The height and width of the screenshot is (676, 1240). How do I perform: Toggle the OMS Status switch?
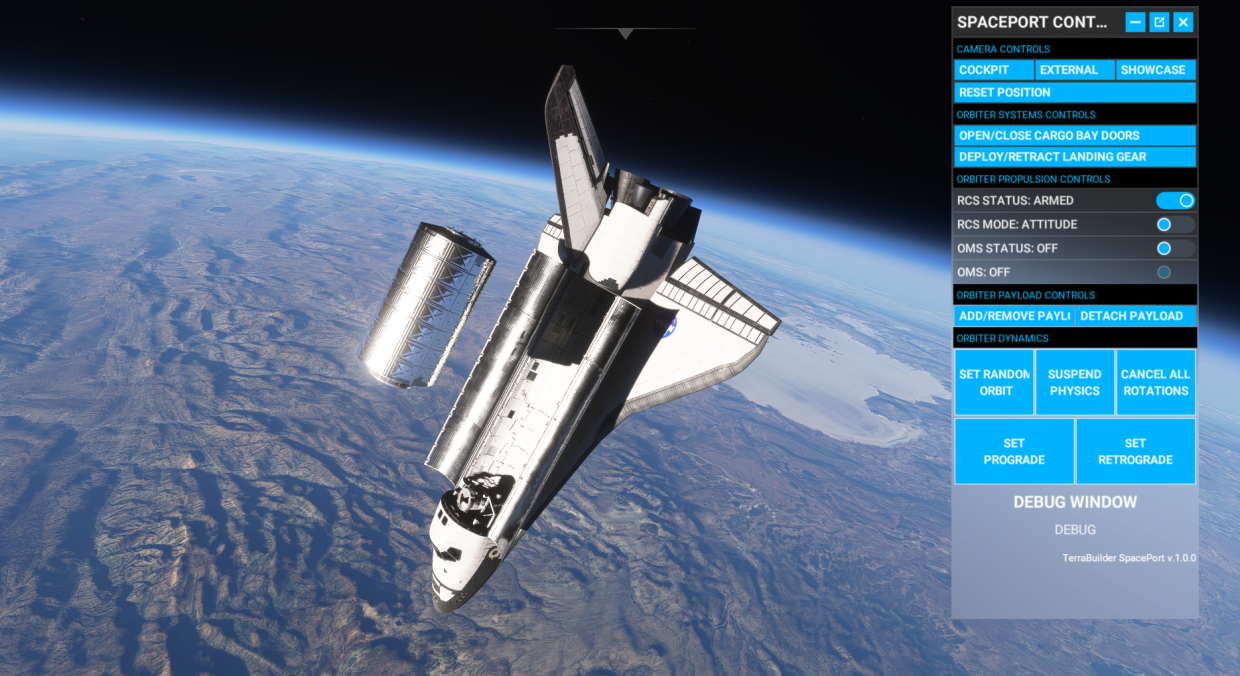1175,248
